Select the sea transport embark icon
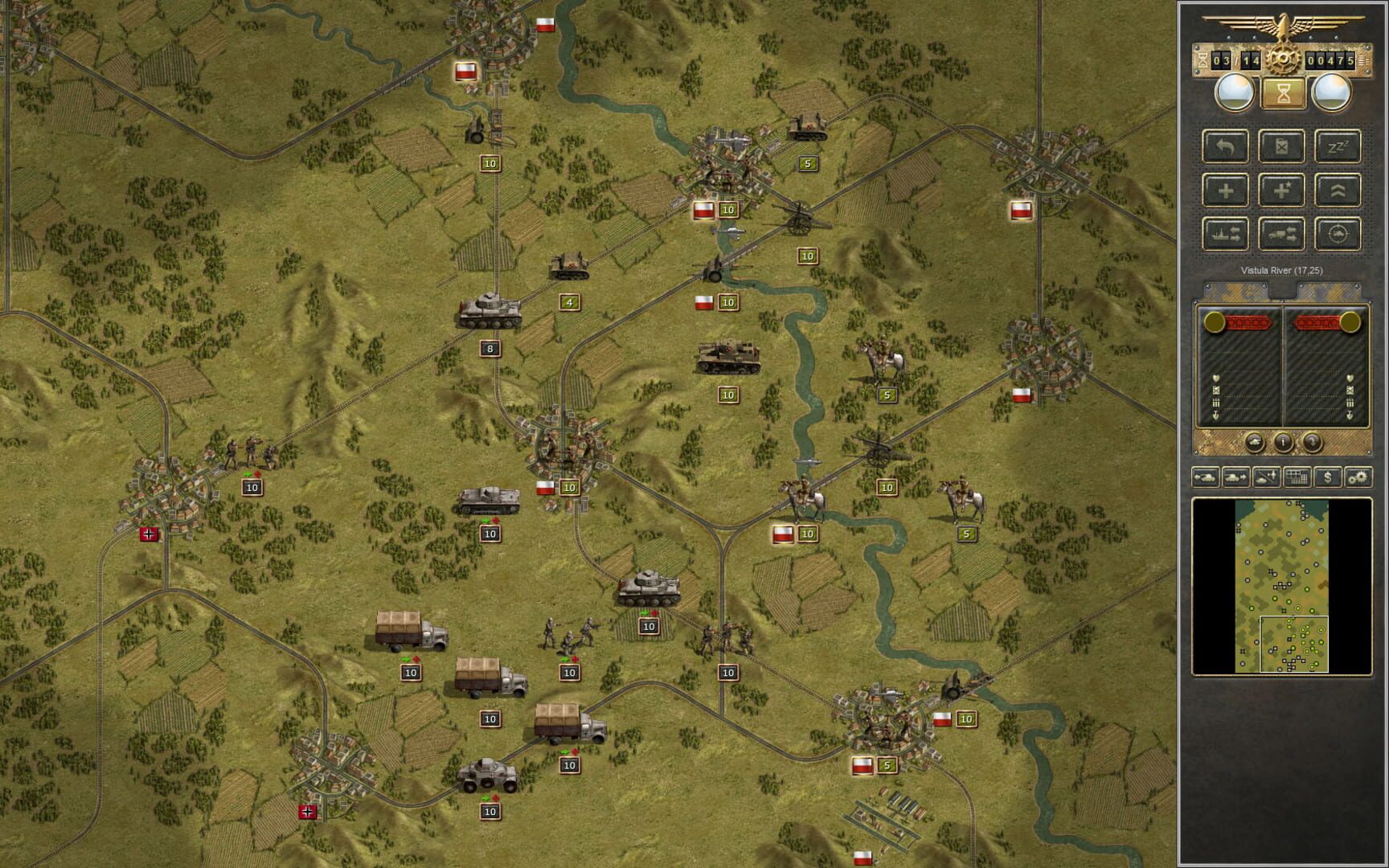 click(x=1227, y=234)
